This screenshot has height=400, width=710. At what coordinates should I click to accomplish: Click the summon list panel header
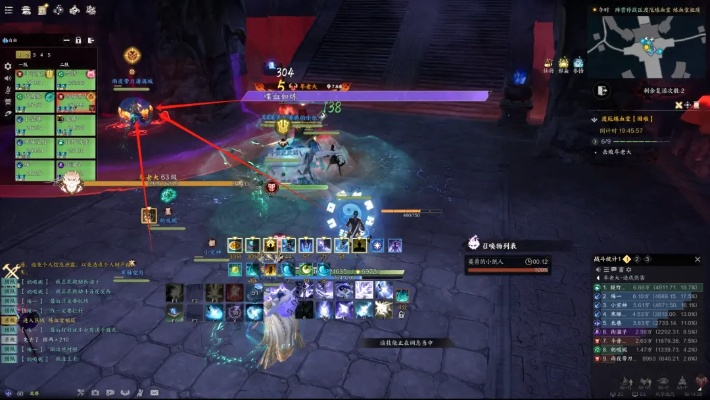coord(500,243)
